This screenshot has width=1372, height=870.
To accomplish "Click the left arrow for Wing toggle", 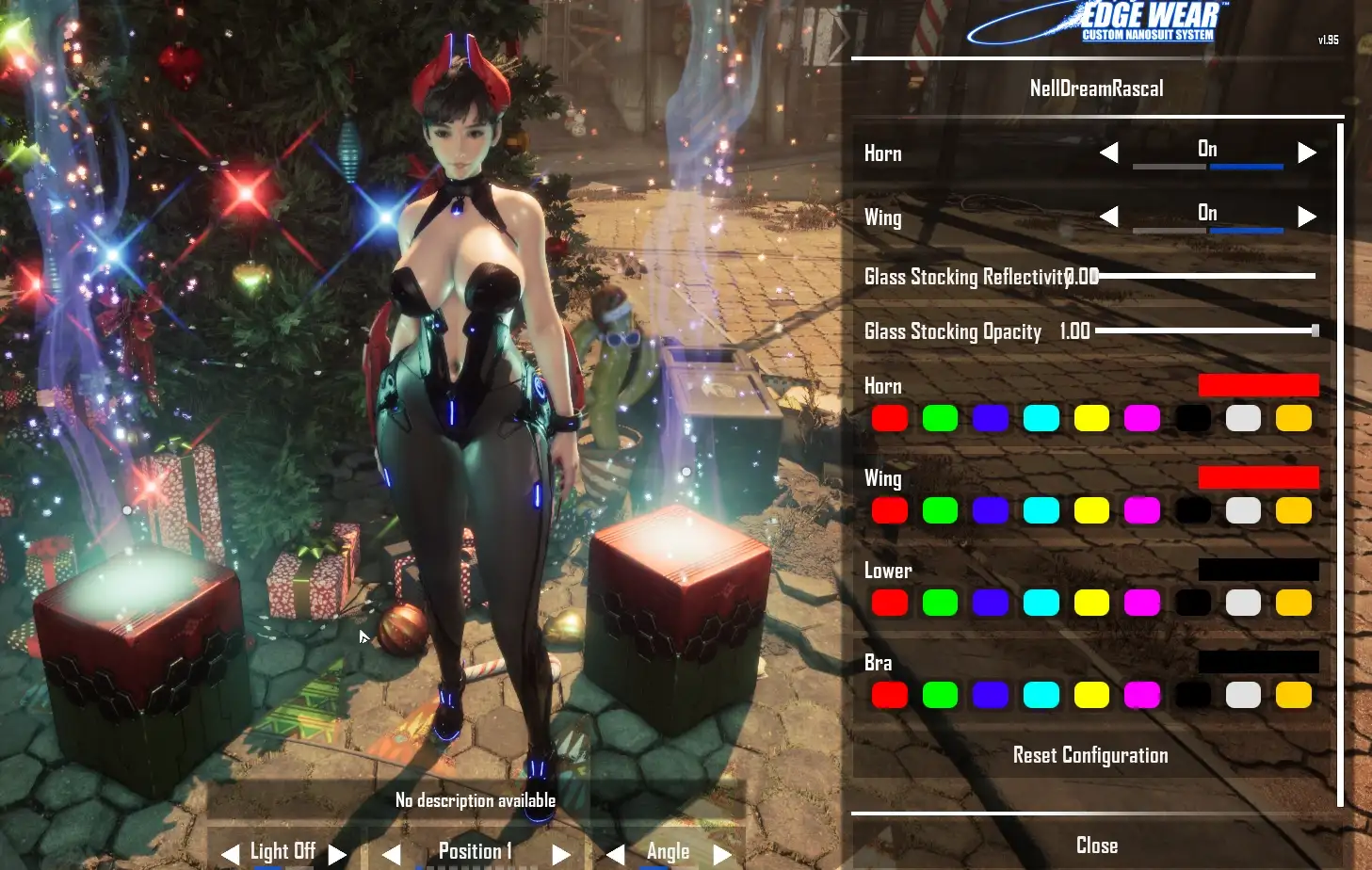I will (1109, 217).
